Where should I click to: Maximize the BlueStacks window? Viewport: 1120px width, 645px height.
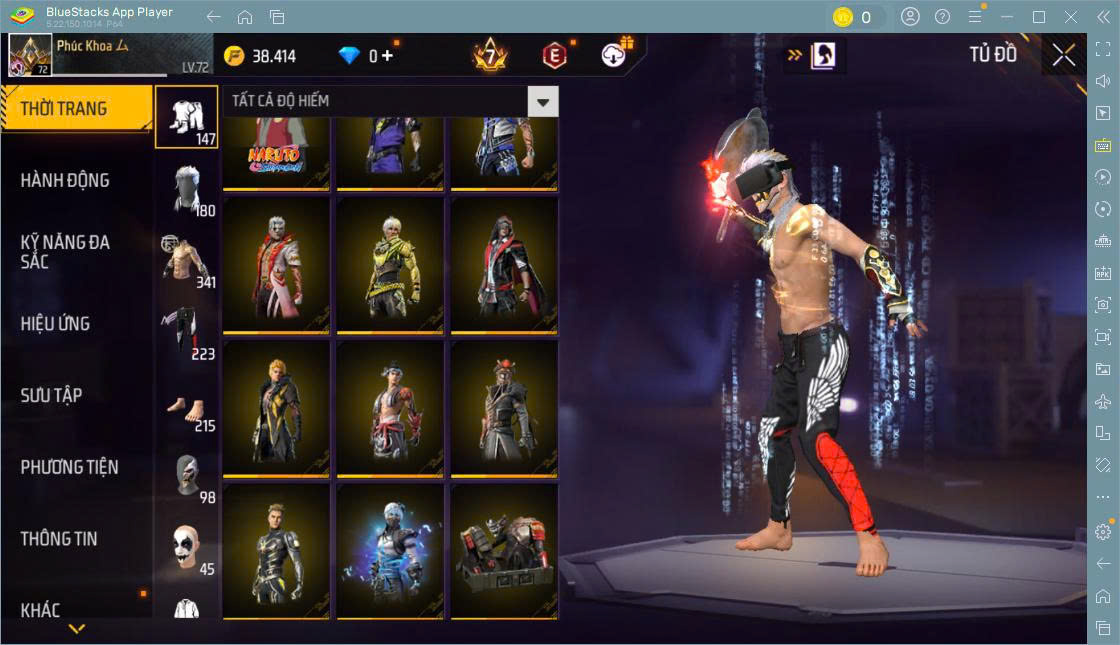click(x=1039, y=17)
